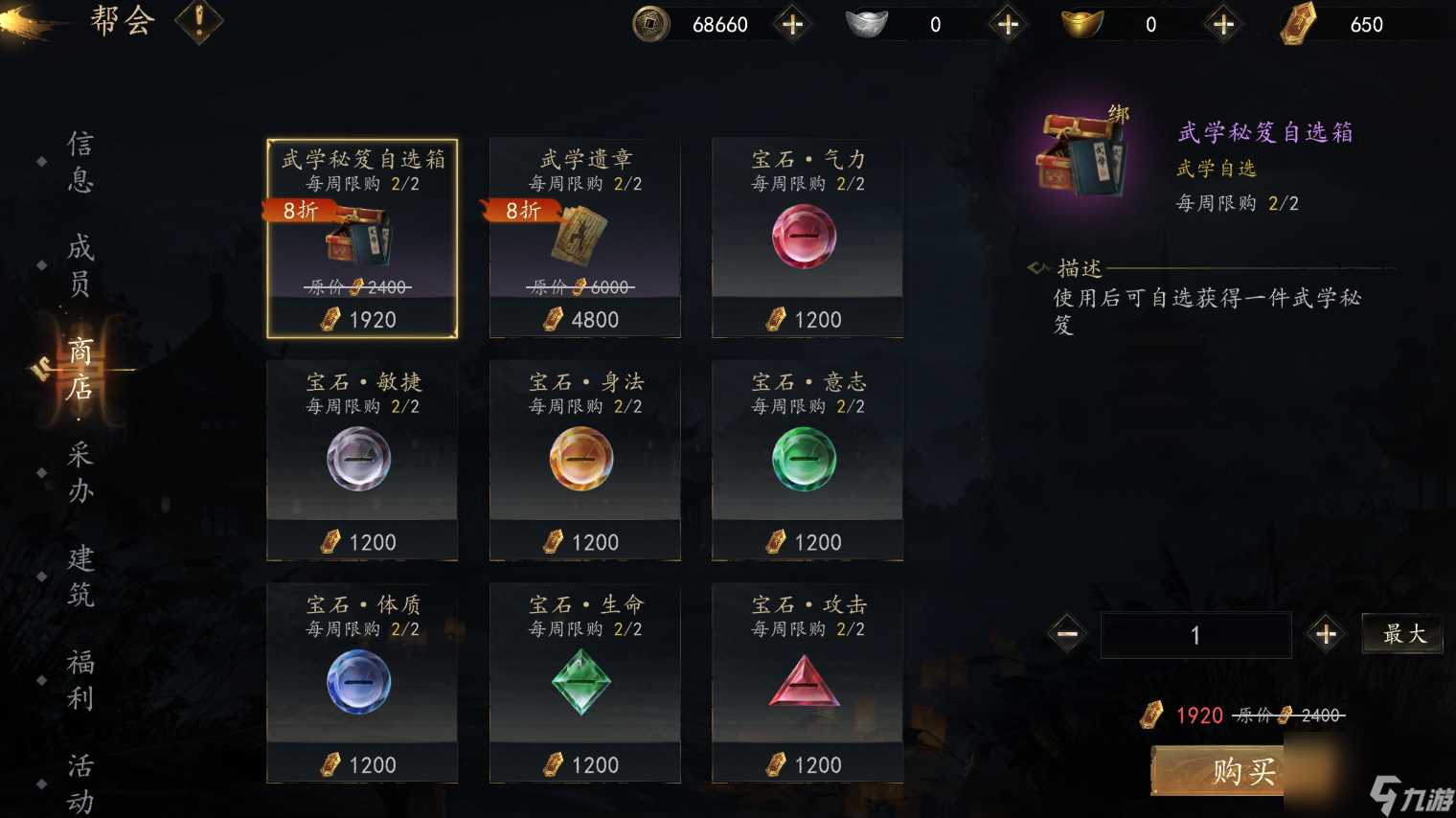This screenshot has width=1456, height=818.
Task: Switch to the 成员 tab
Action: point(79,266)
